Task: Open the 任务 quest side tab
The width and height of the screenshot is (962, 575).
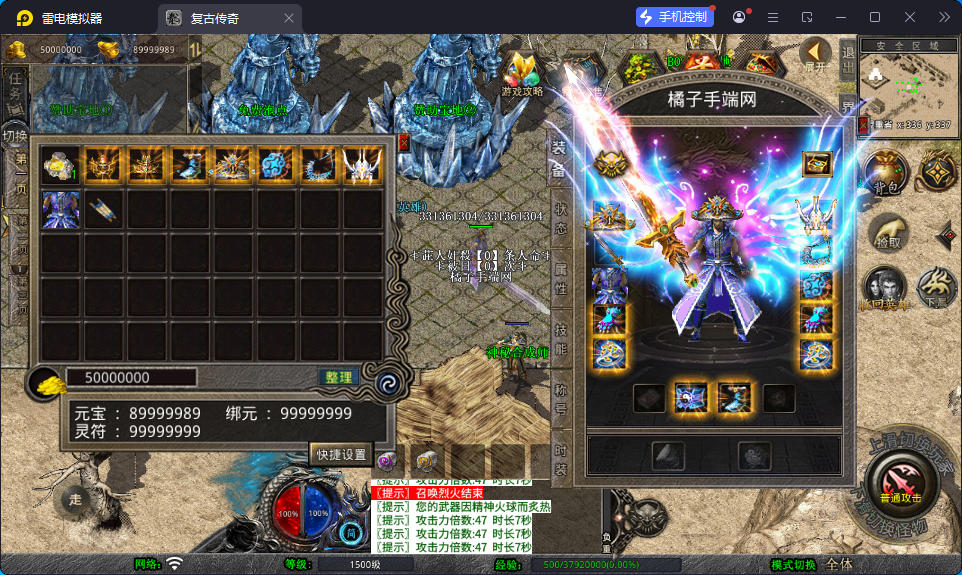Action: [x=15, y=91]
